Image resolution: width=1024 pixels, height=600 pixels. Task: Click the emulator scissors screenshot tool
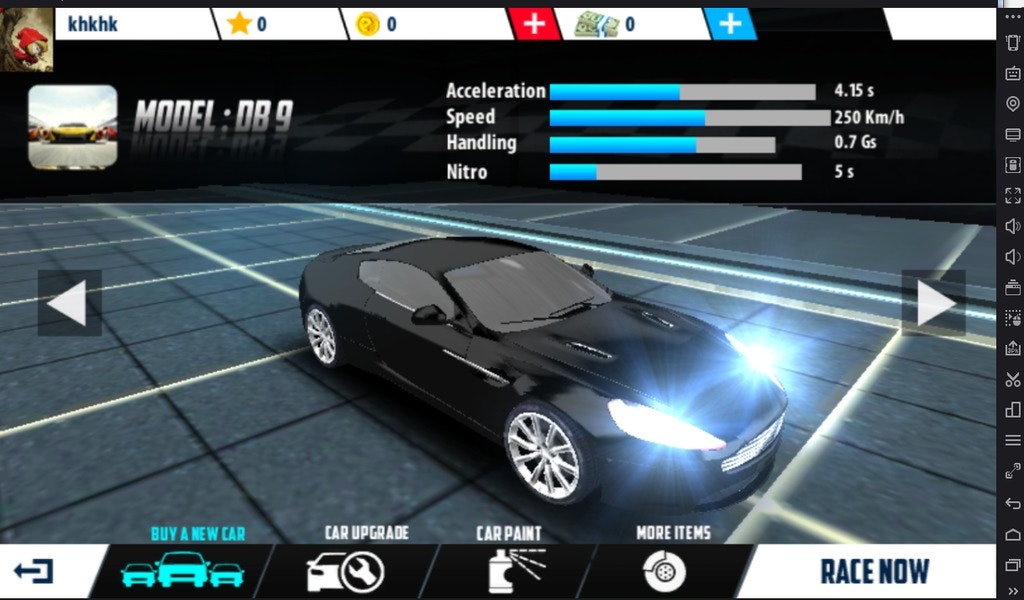pos(1012,379)
